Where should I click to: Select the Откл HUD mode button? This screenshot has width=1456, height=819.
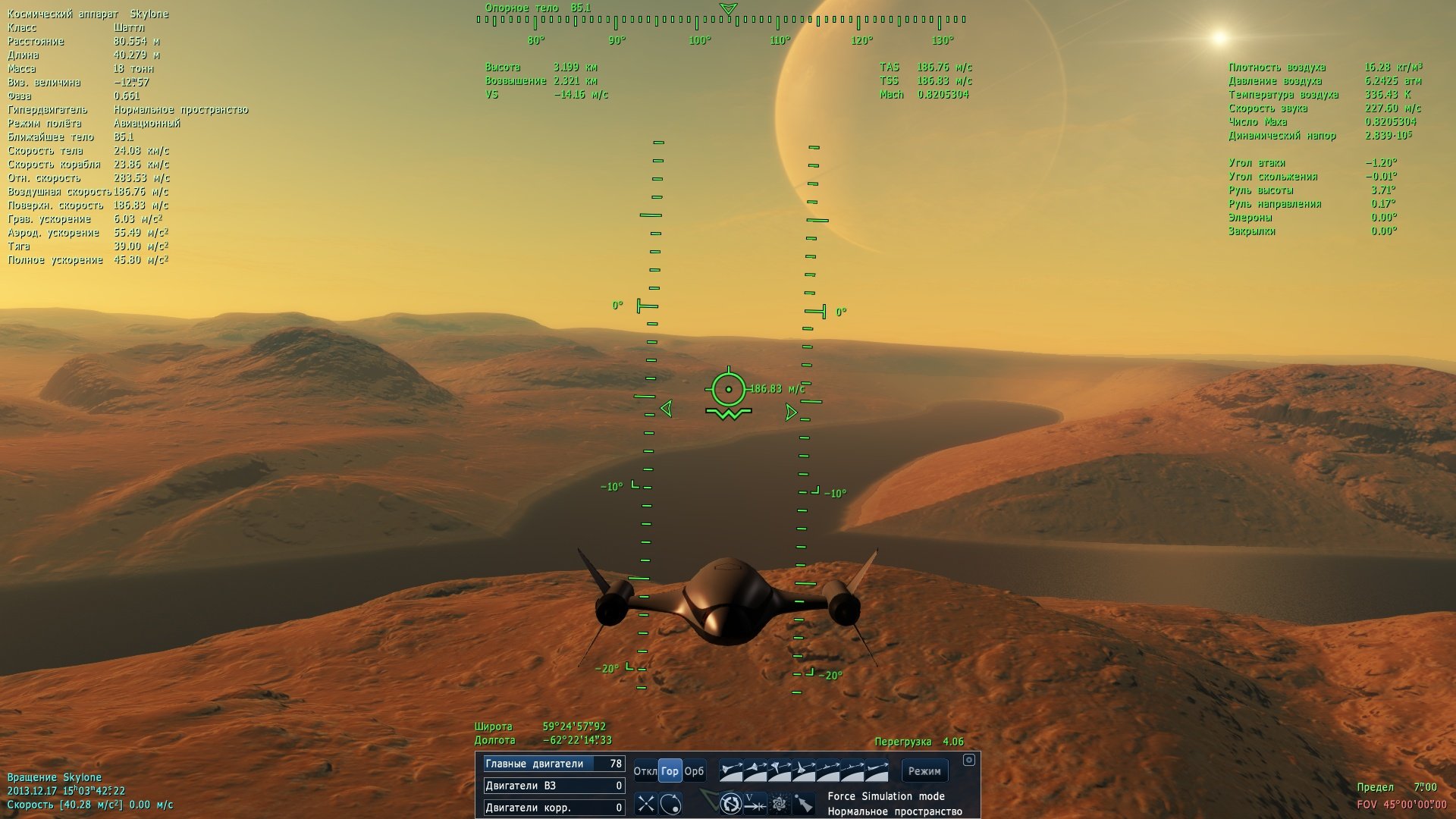coord(645,771)
